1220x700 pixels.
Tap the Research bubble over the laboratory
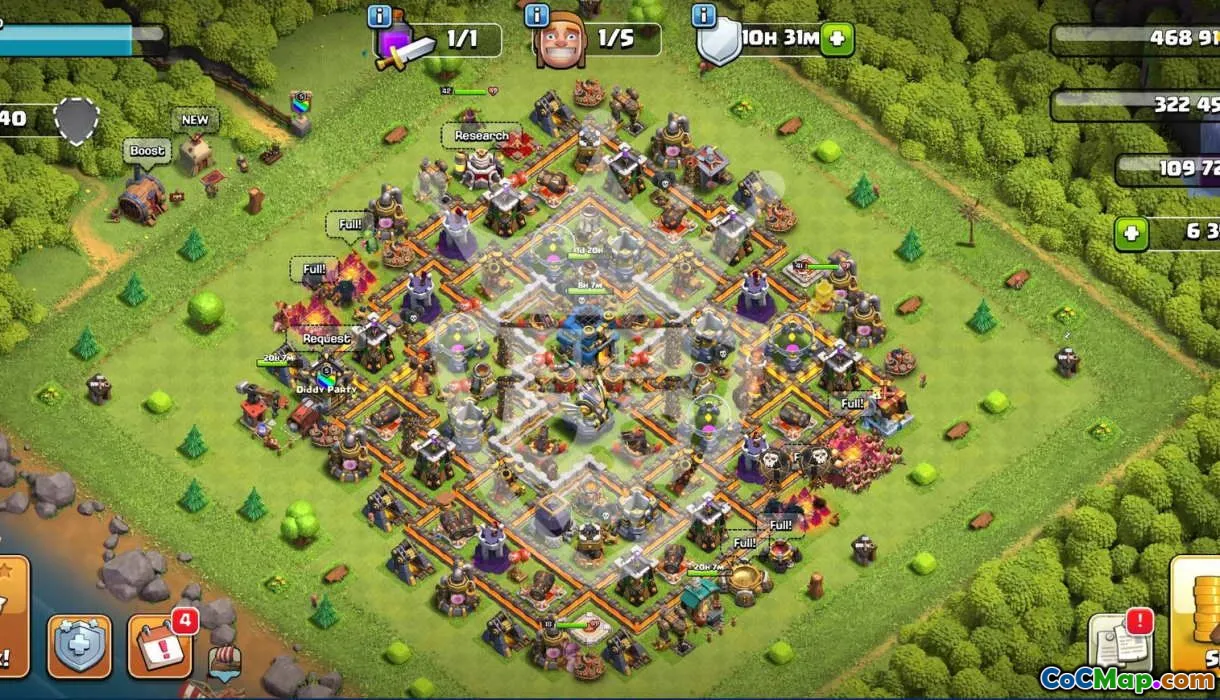pos(481,136)
